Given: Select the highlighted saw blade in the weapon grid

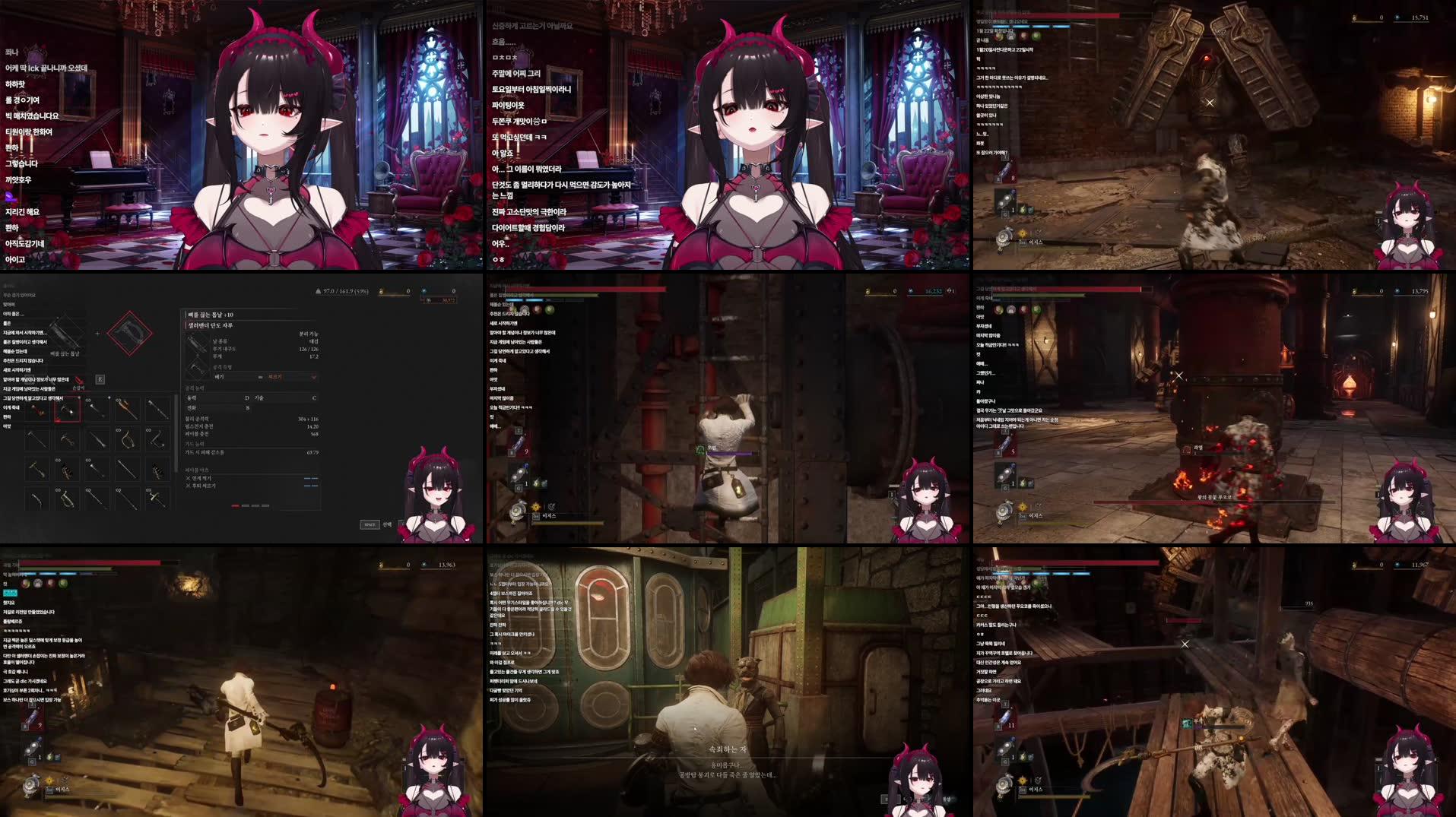Looking at the screenshot, I should (68, 410).
